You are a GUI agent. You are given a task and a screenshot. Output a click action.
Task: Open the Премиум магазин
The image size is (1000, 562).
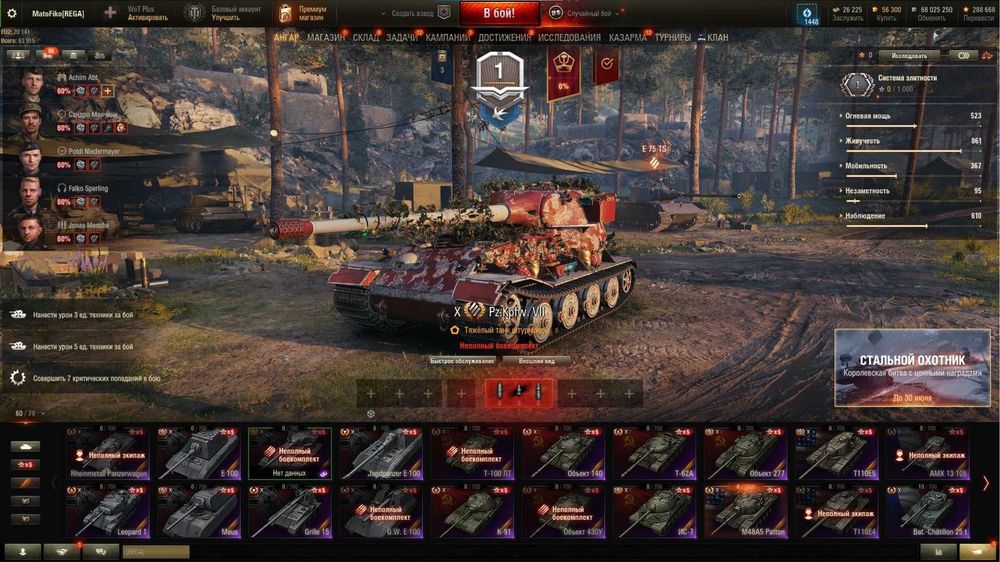click(301, 13)
